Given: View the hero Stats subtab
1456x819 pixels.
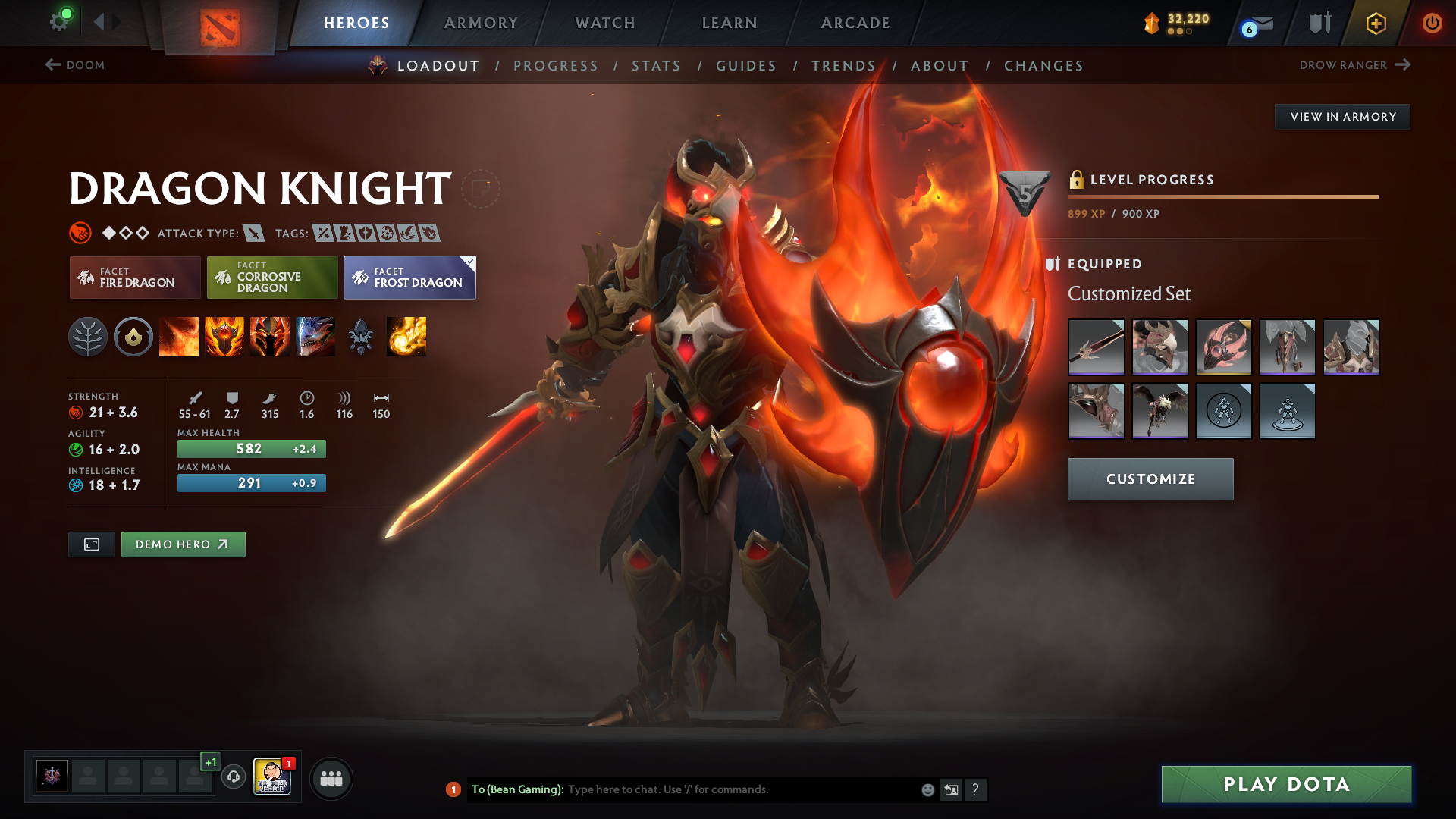Looking at the screenshot, I should pyautogui.click(x=657, y=66).
